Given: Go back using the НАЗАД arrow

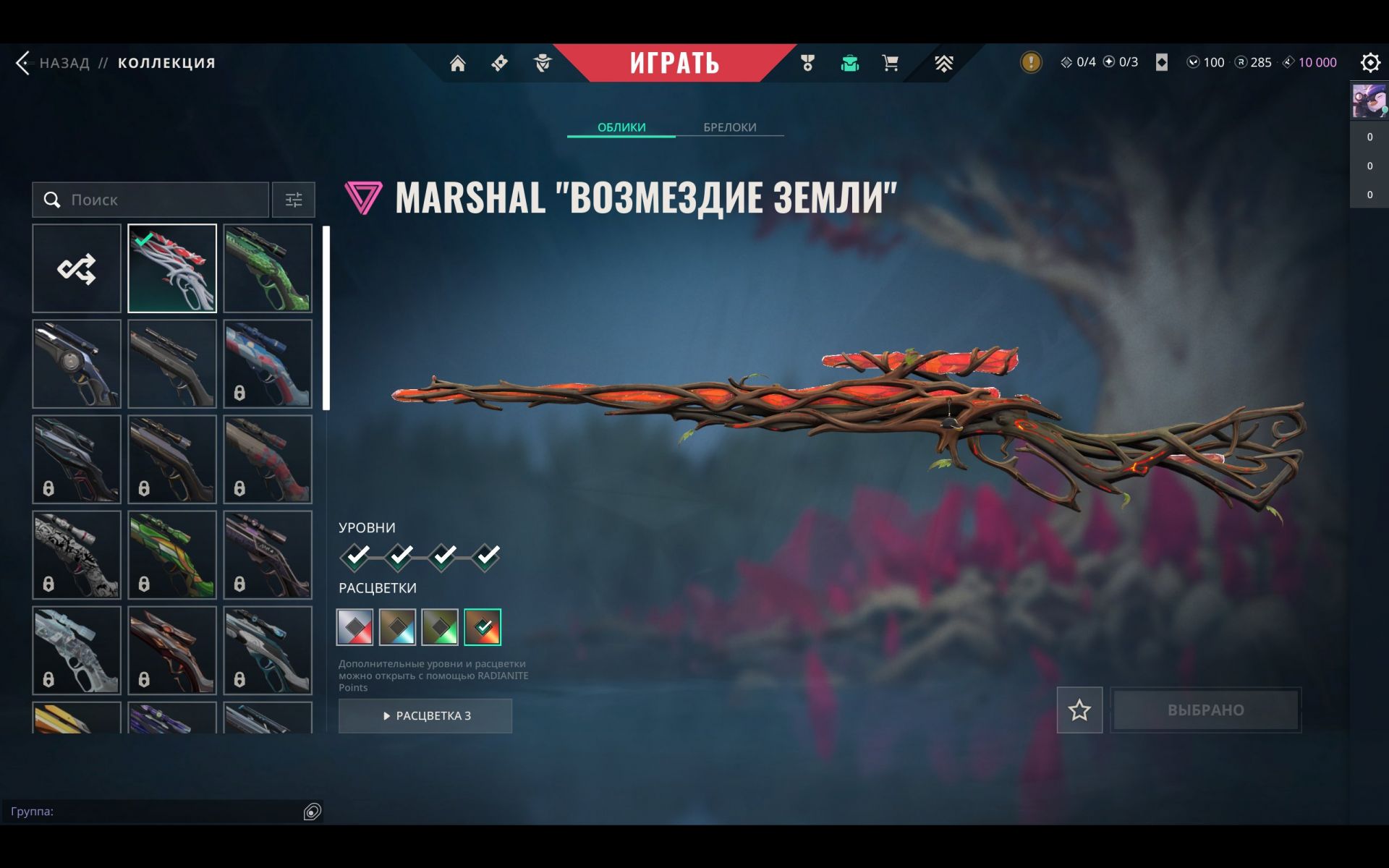Looking at the screenshot, I should (25, 63).
